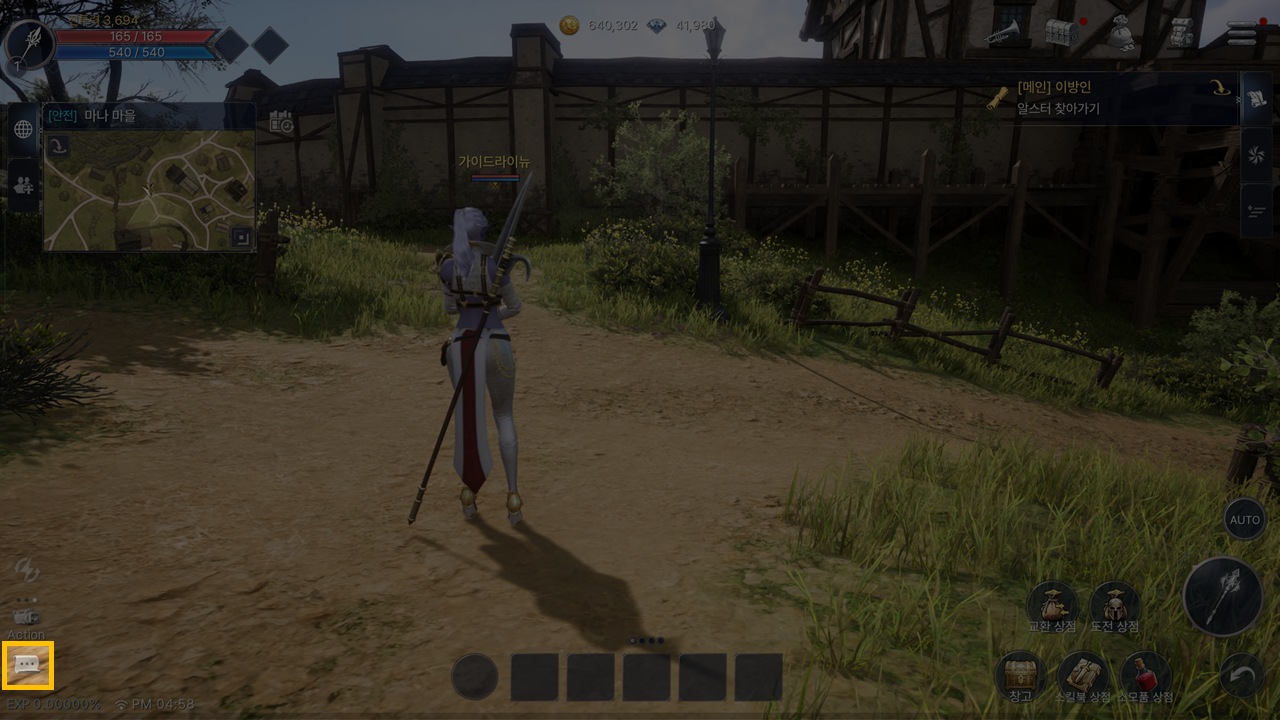The height and width of the screenshot is (720, 1280).
Task: Click the character spear portrait
Action: 30,44
